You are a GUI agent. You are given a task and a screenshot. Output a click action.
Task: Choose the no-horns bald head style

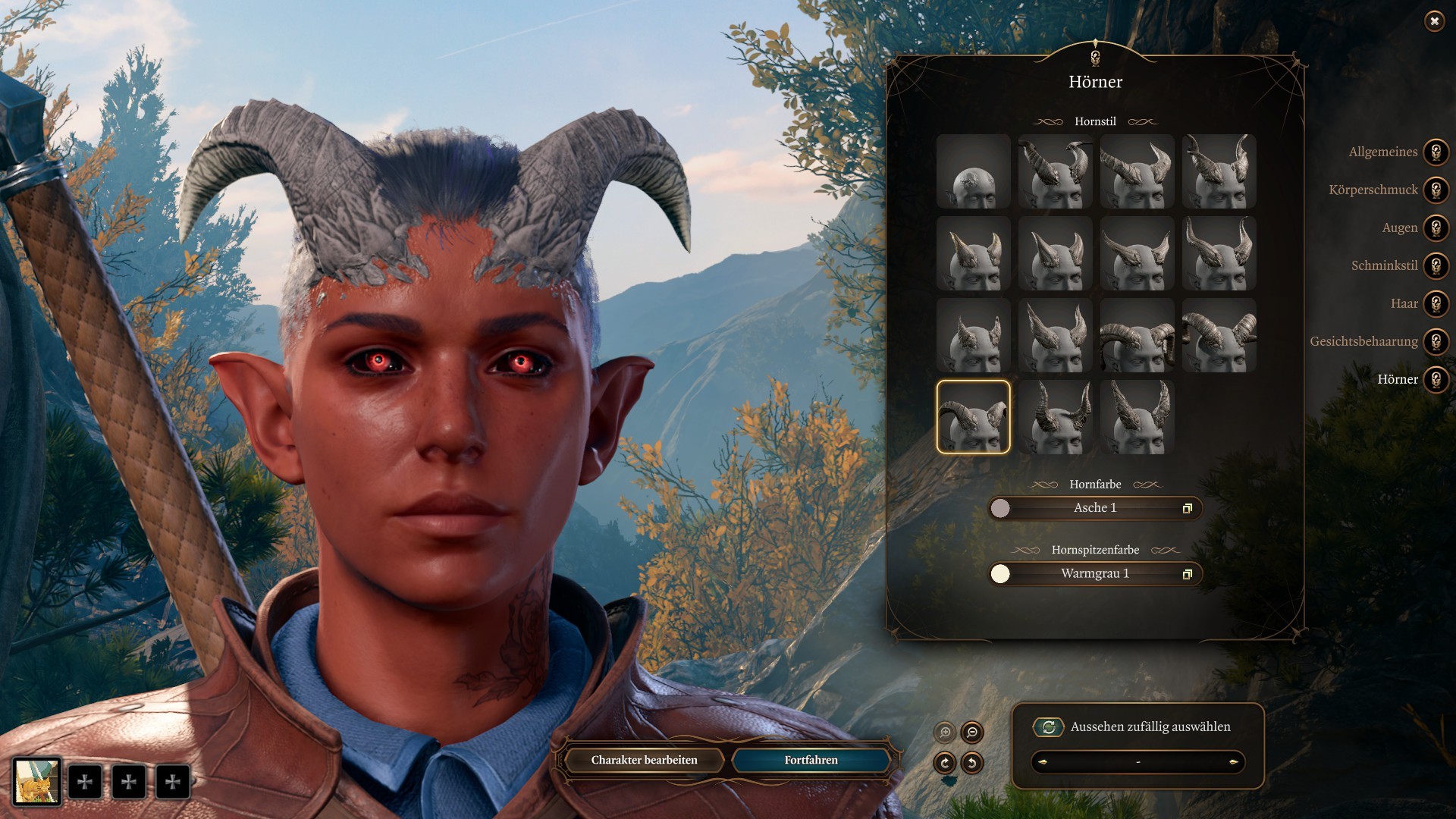tap(973, 171)
